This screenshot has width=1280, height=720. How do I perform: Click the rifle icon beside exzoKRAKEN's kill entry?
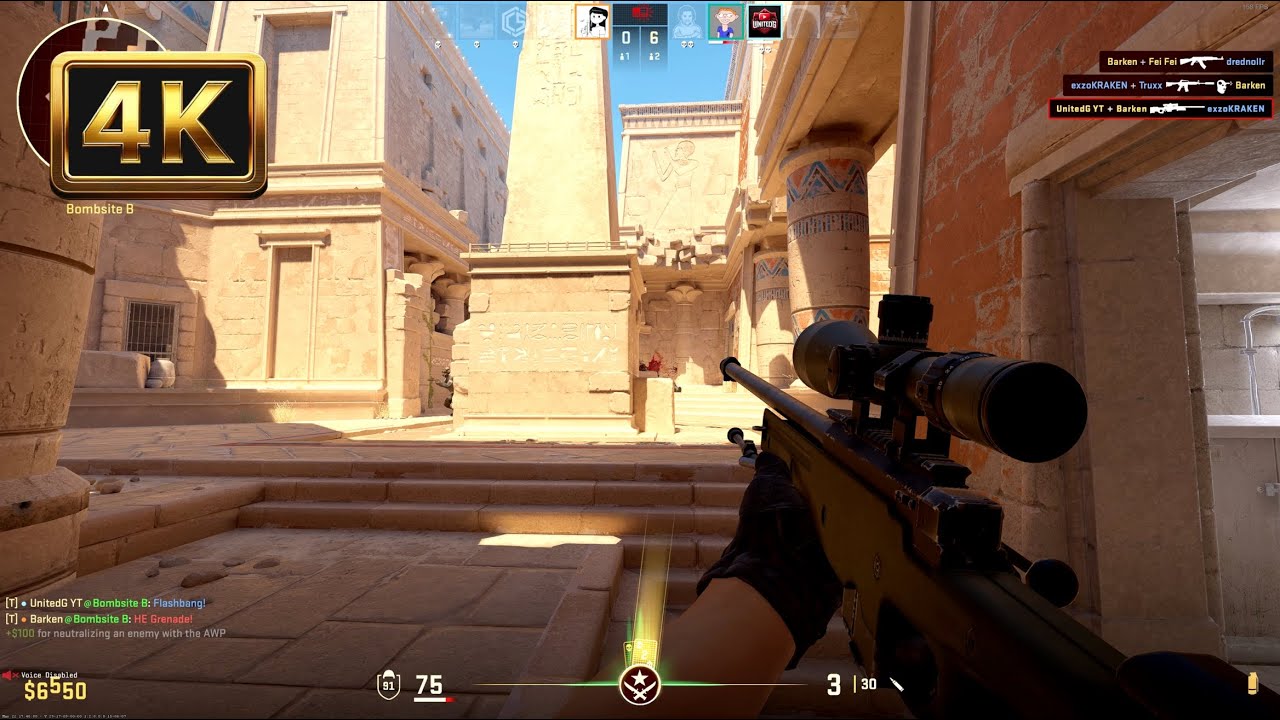coord(1185,85)
